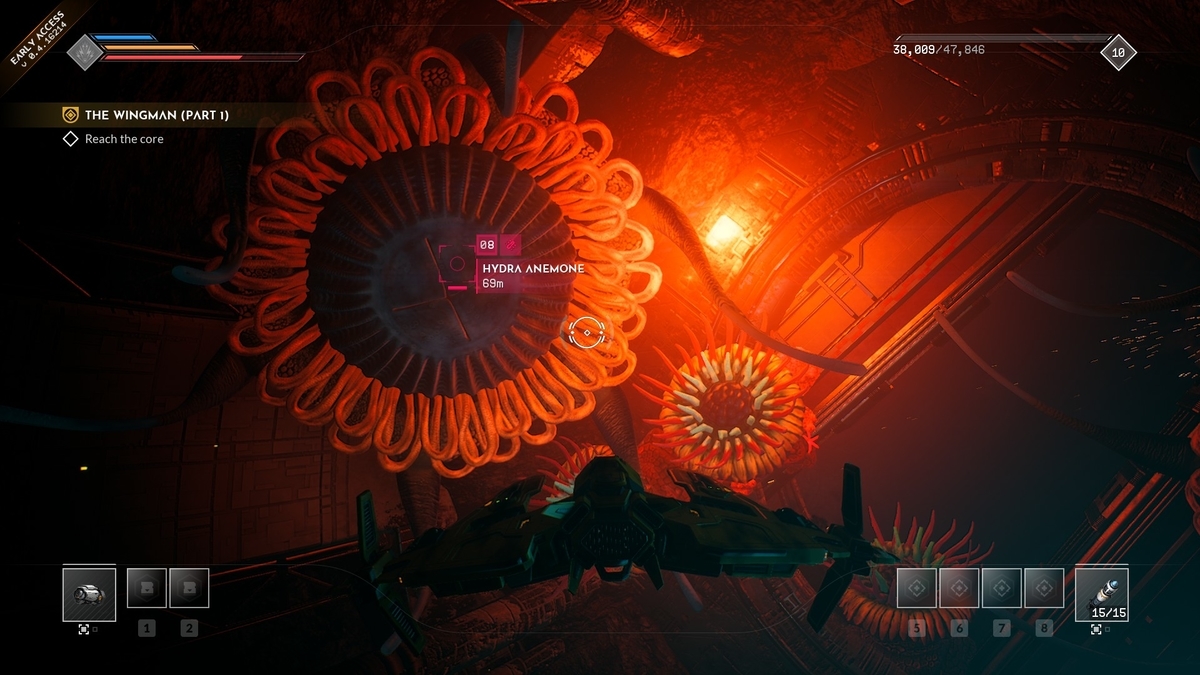Select the missile launcher slot showing 15/15
This screenshot has width=1200, height=675.
1101,594
